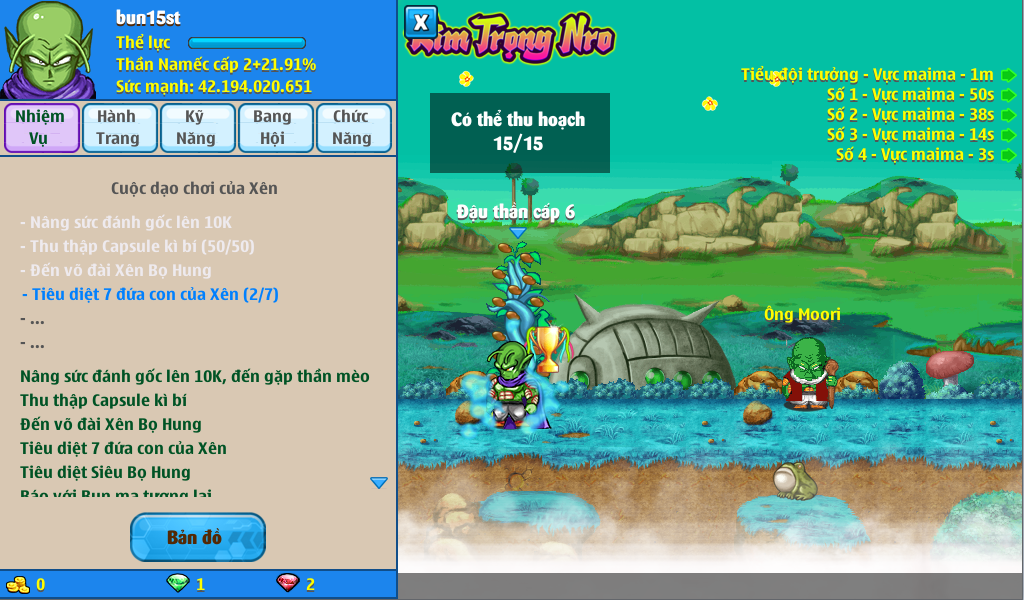
Task: Choose the Số 3 Vực maima boss entry
Action: tap(1008, 135)
